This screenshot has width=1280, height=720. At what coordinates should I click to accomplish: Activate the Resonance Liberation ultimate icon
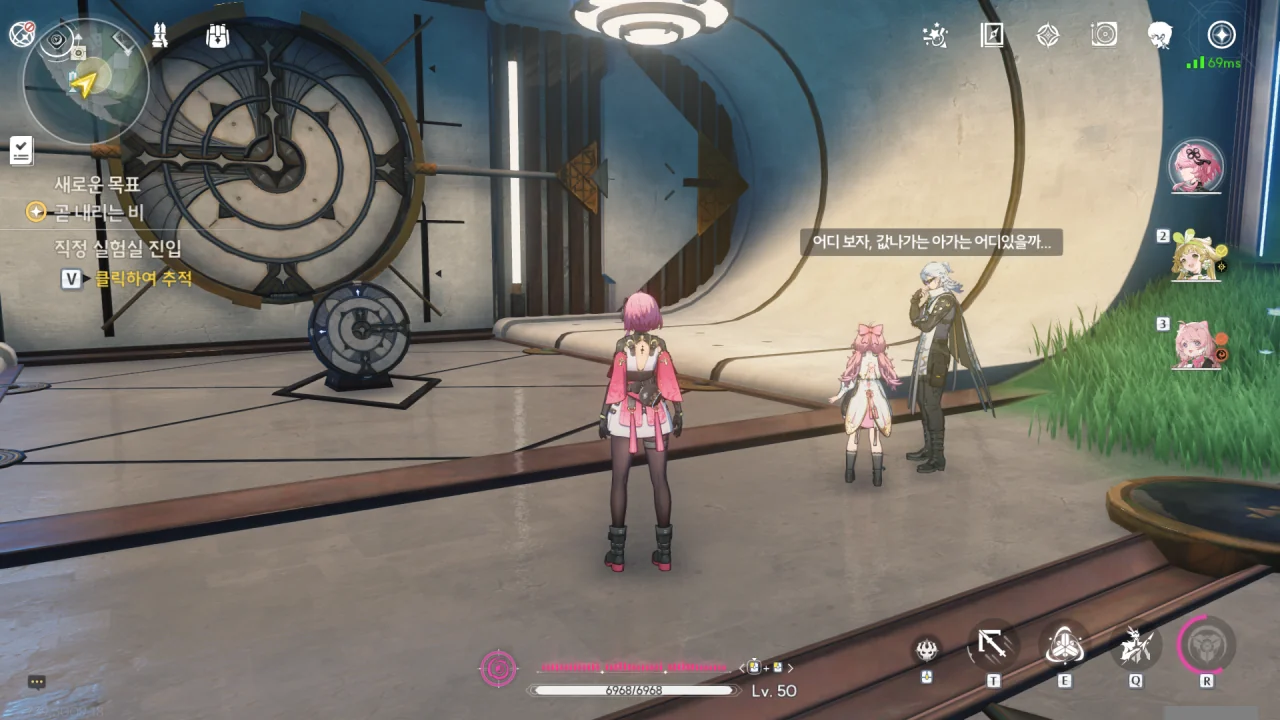1206,646
